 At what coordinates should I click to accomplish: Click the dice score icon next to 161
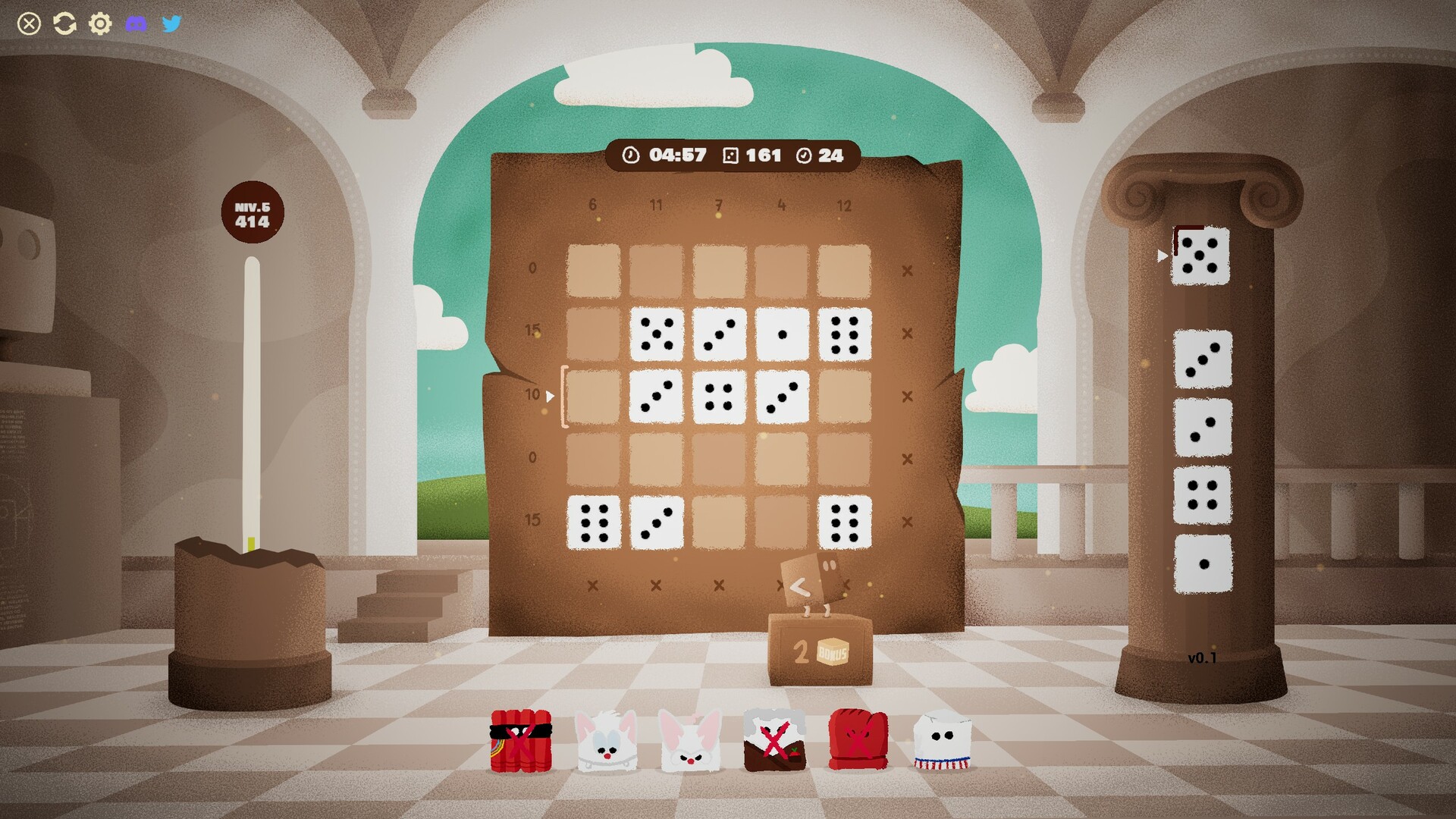click(730, 155)
